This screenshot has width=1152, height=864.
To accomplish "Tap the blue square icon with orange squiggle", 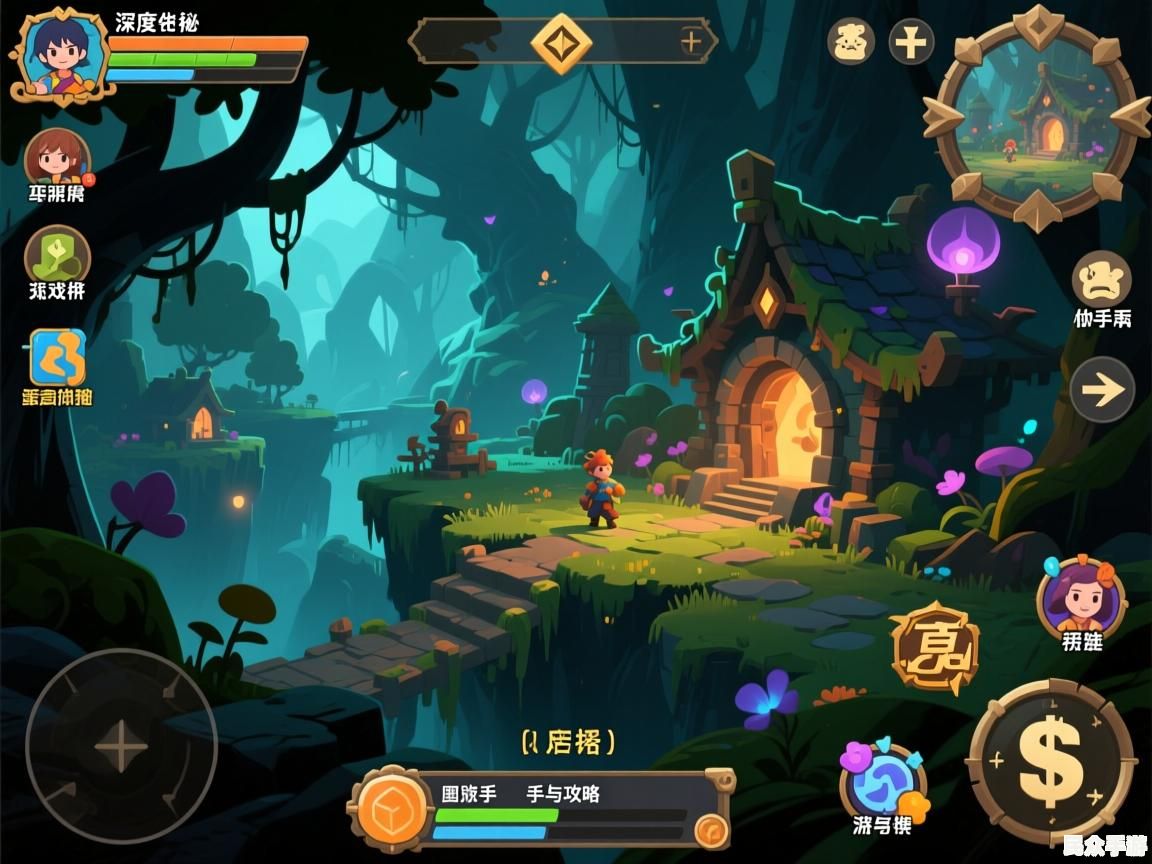I will [x=57, y=358].
